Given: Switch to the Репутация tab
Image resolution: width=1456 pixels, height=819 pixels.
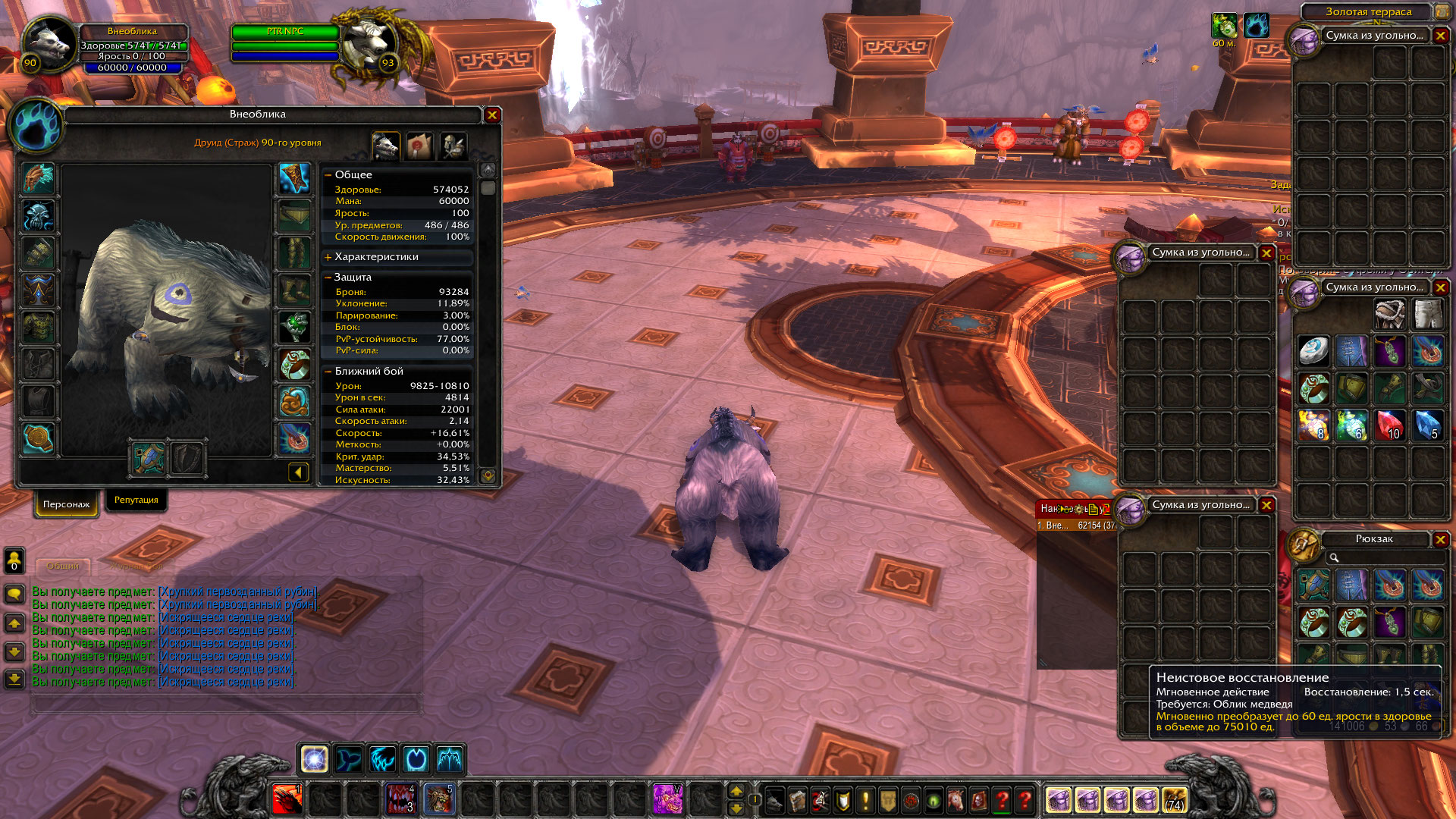Looking at the screenshot, I should [x=136, y=500].
